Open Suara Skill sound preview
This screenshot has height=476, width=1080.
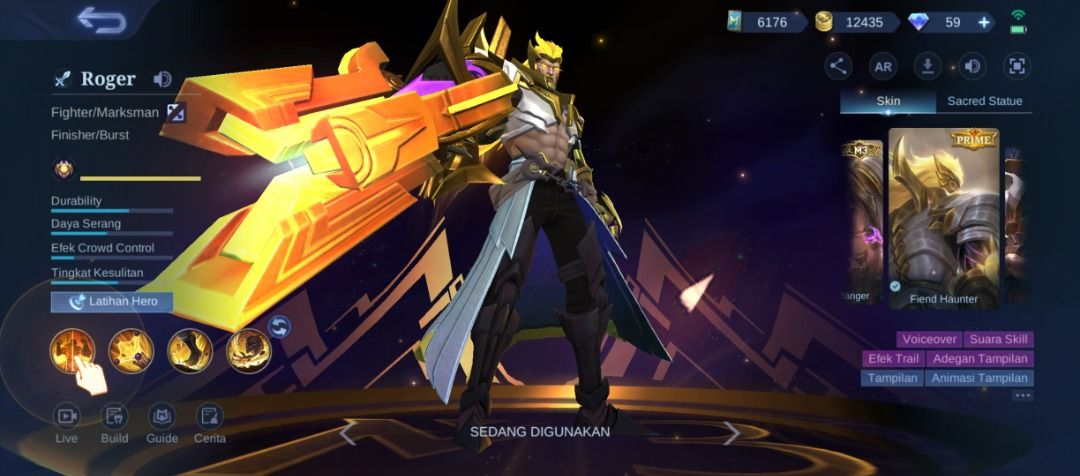click(1000, 340)
